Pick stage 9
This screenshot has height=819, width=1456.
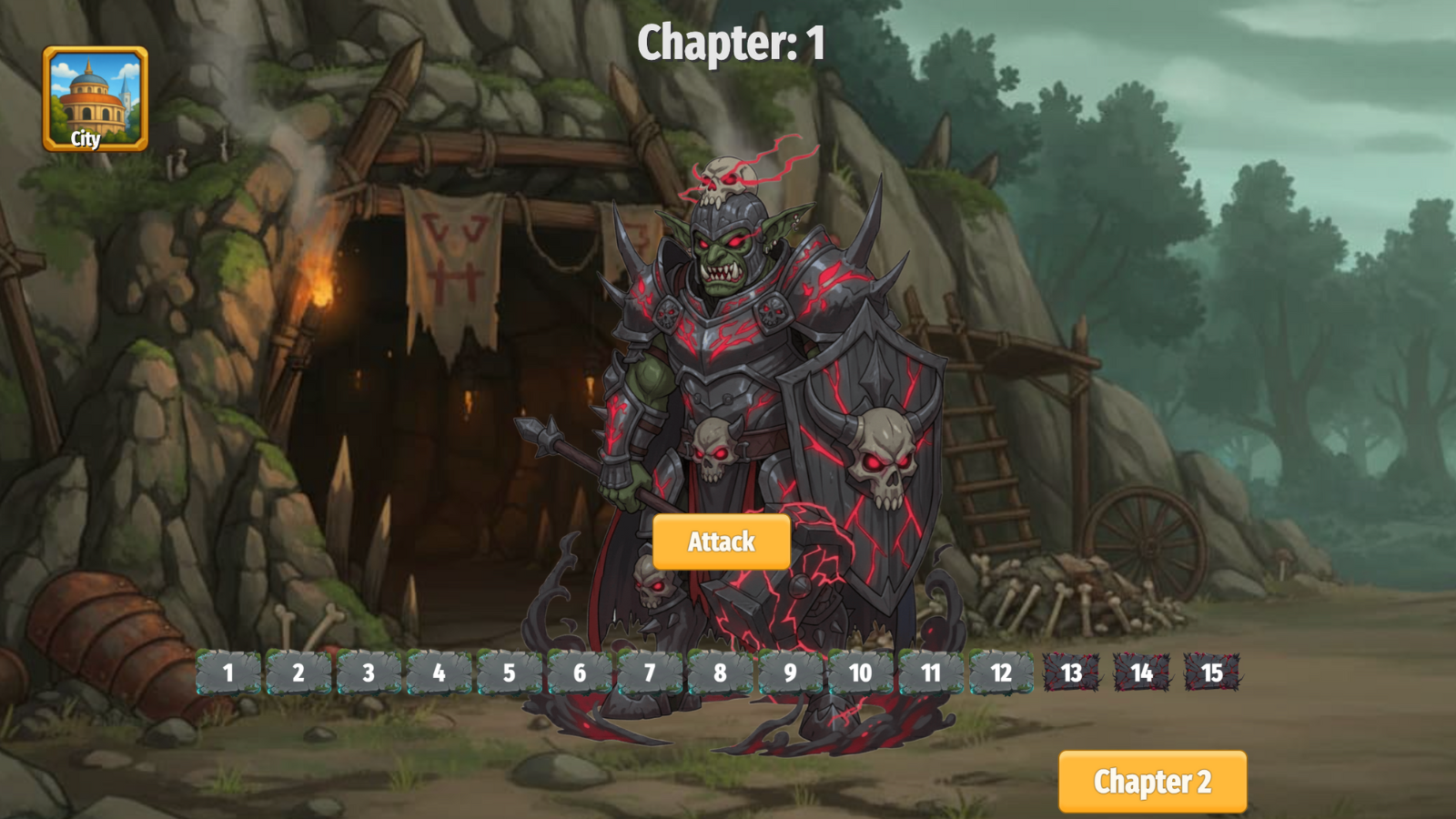[791, 674]
